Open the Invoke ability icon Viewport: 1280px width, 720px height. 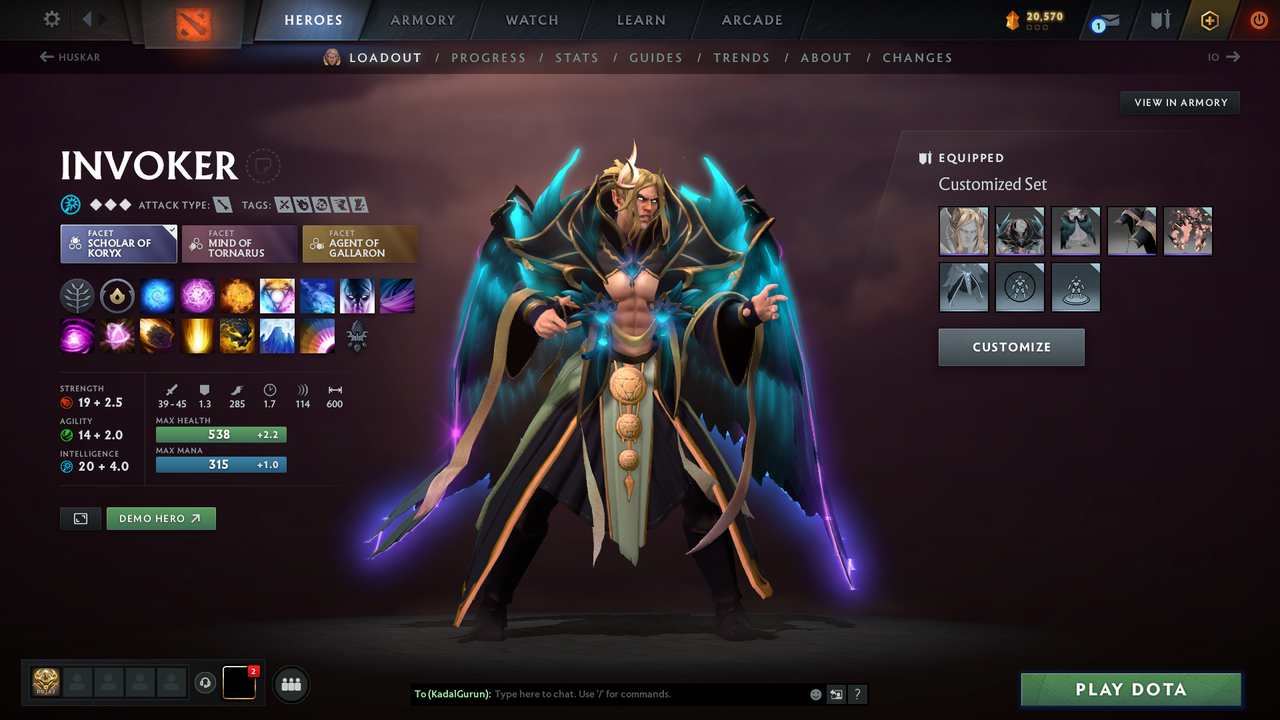coord(277,295)
